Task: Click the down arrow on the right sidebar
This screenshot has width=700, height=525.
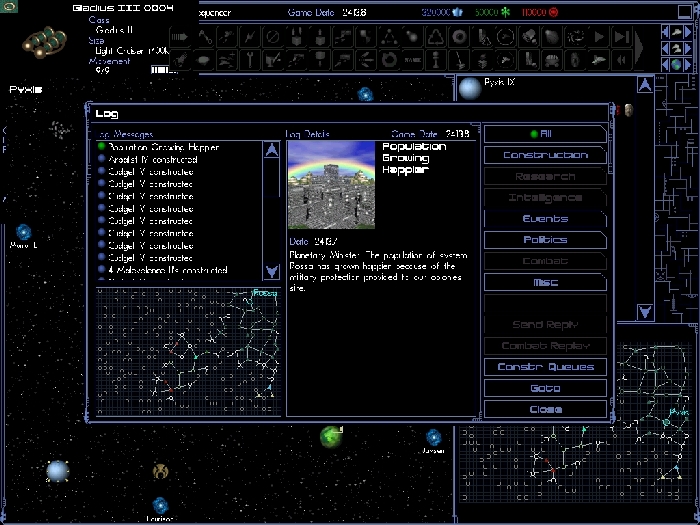Action: tap(645, 312)
